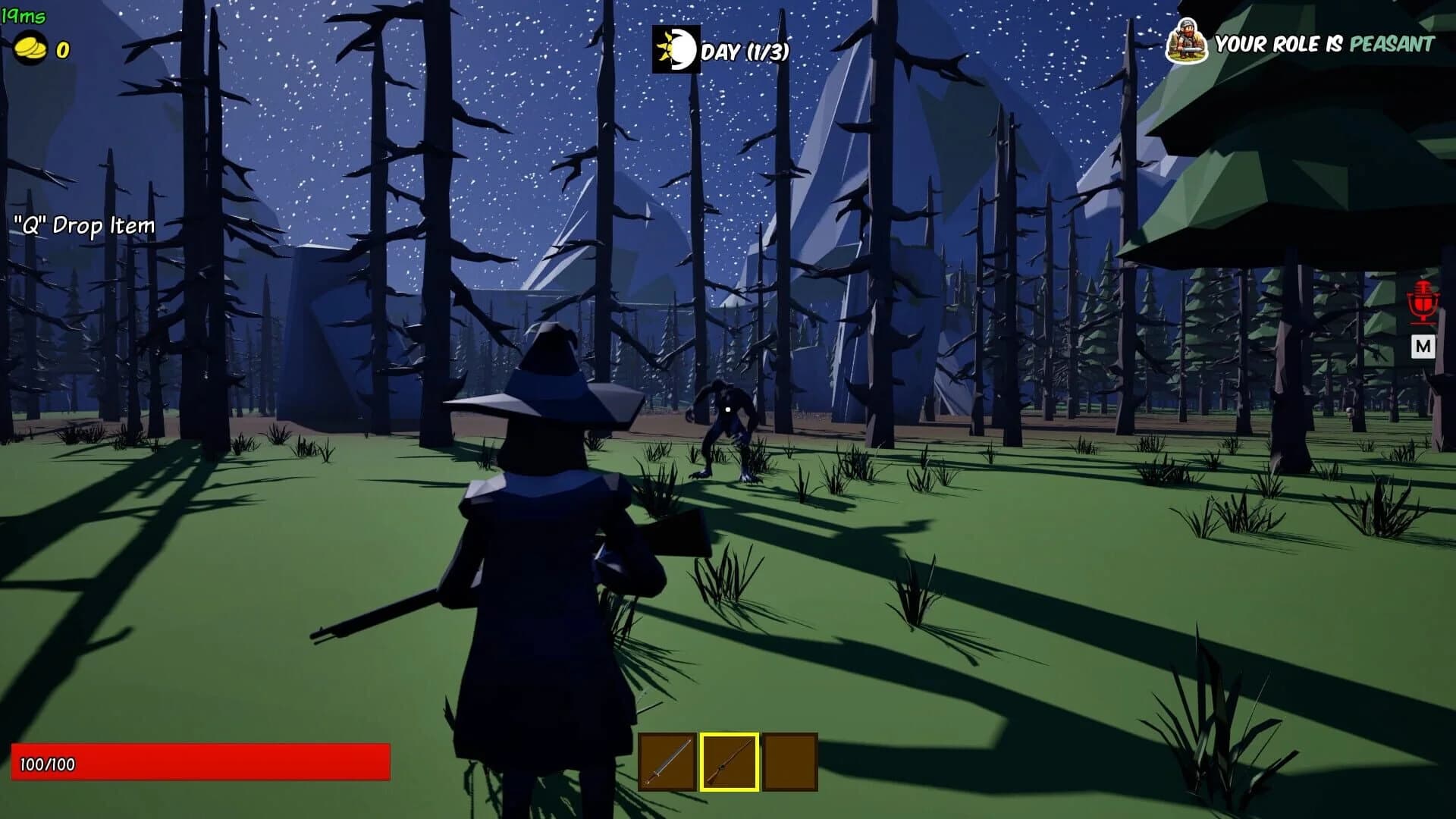Switch to the DAY (1/3) header tab
This screenshot has width=1456, height=819.
(x=747, y=52)
